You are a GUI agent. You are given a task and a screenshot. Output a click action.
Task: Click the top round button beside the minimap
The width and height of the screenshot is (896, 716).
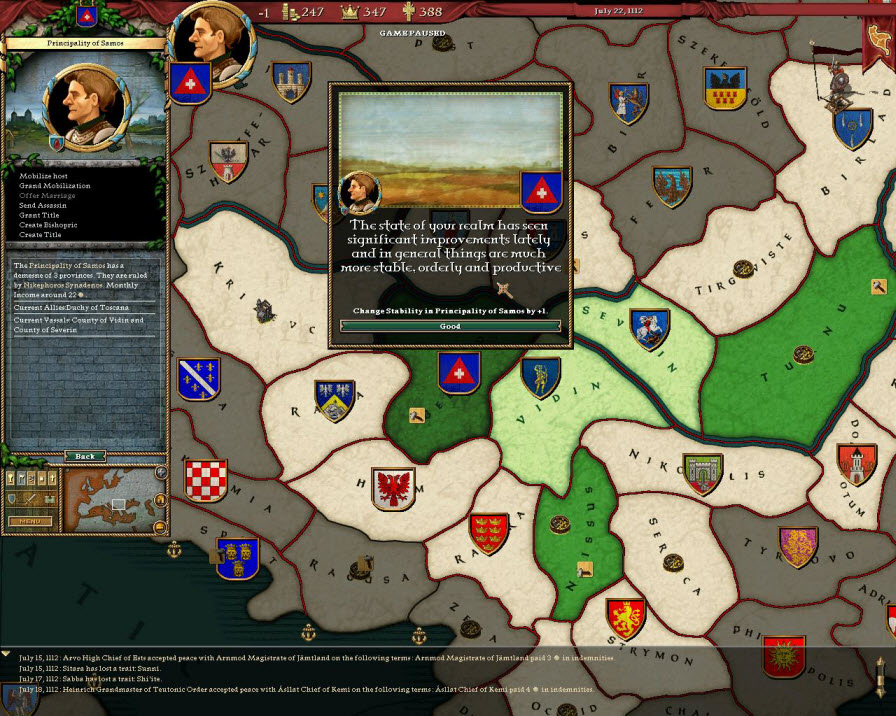[x=160, y=473]
